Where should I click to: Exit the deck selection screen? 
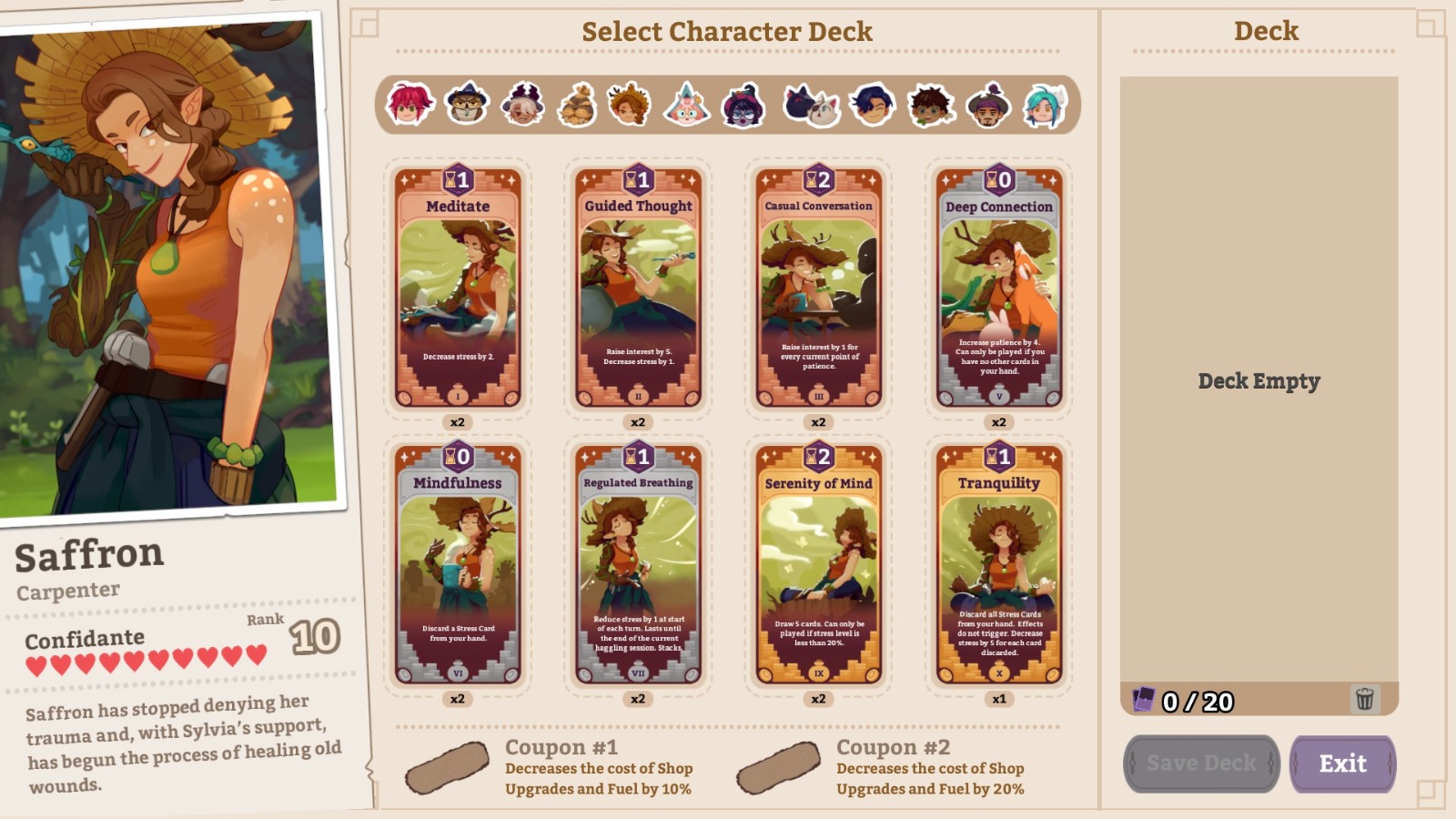[x=1344, y=763]
